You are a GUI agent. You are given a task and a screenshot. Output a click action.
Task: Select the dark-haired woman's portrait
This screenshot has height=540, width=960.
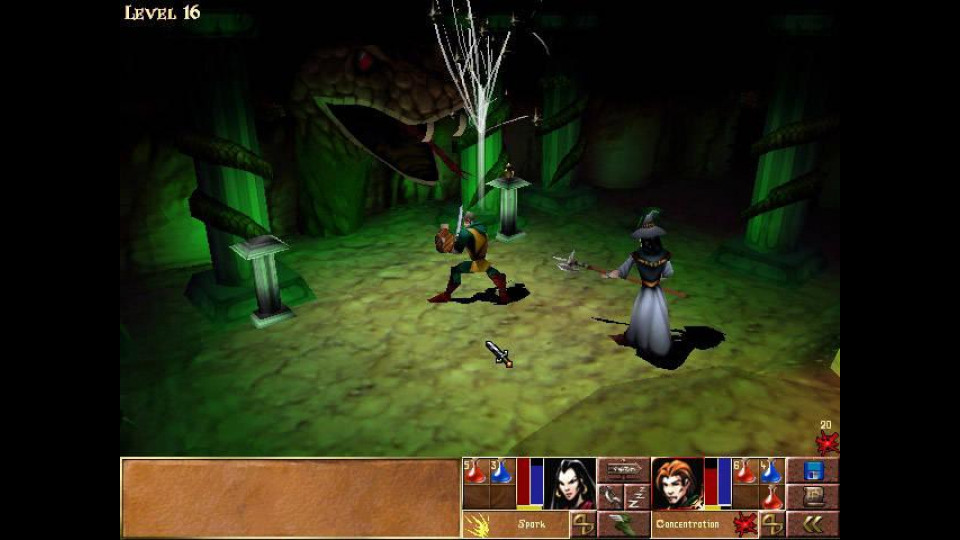(x=570, y=484)
